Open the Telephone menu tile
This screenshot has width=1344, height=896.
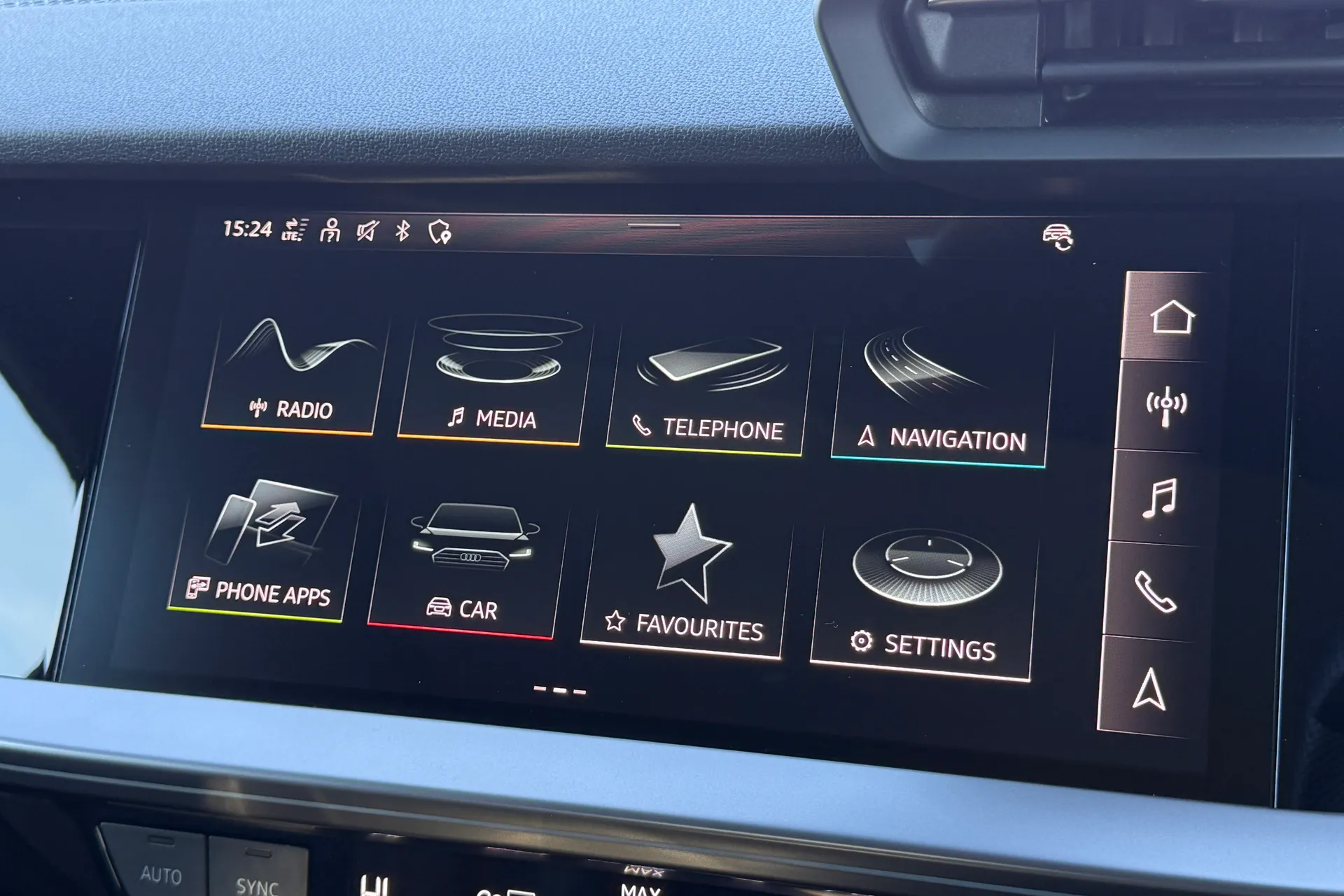click(x=709, y=385)
